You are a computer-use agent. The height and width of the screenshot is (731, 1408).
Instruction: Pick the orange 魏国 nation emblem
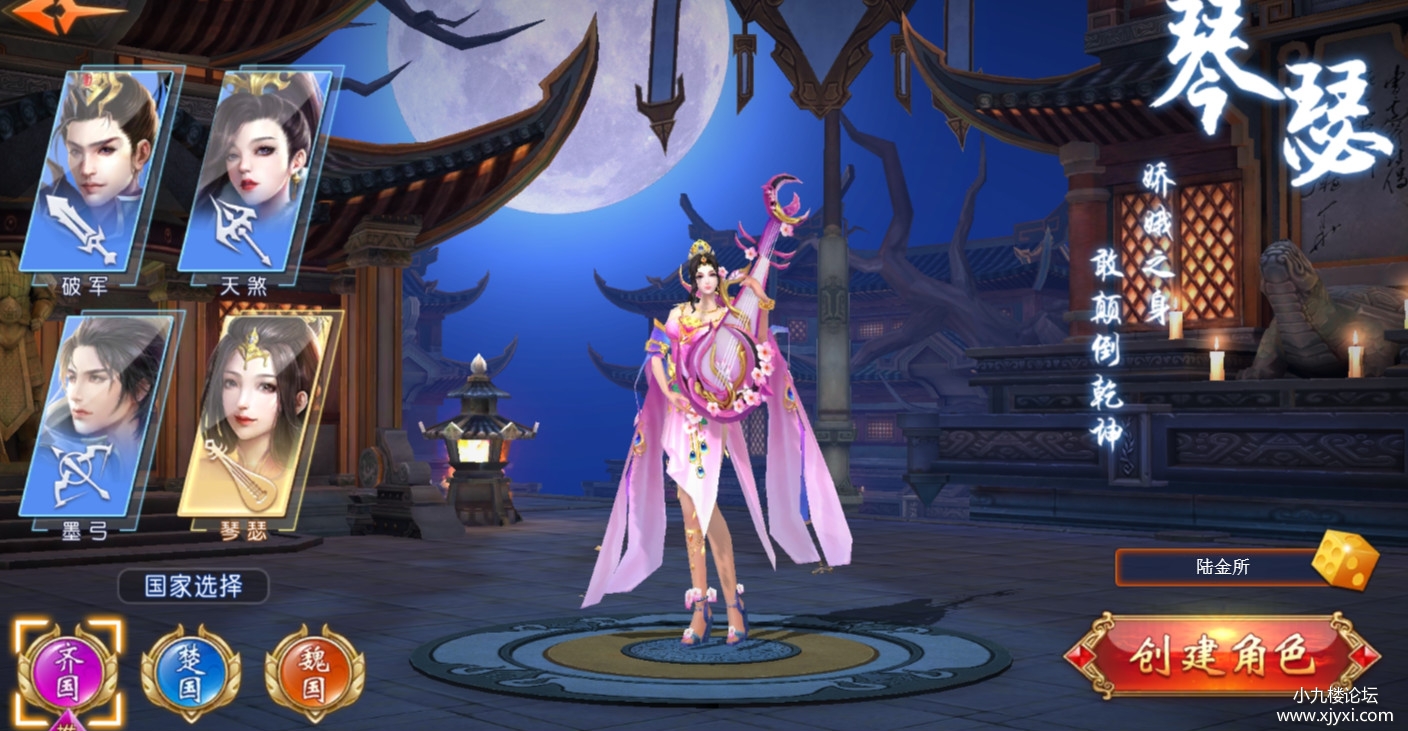tap(314, 672)
